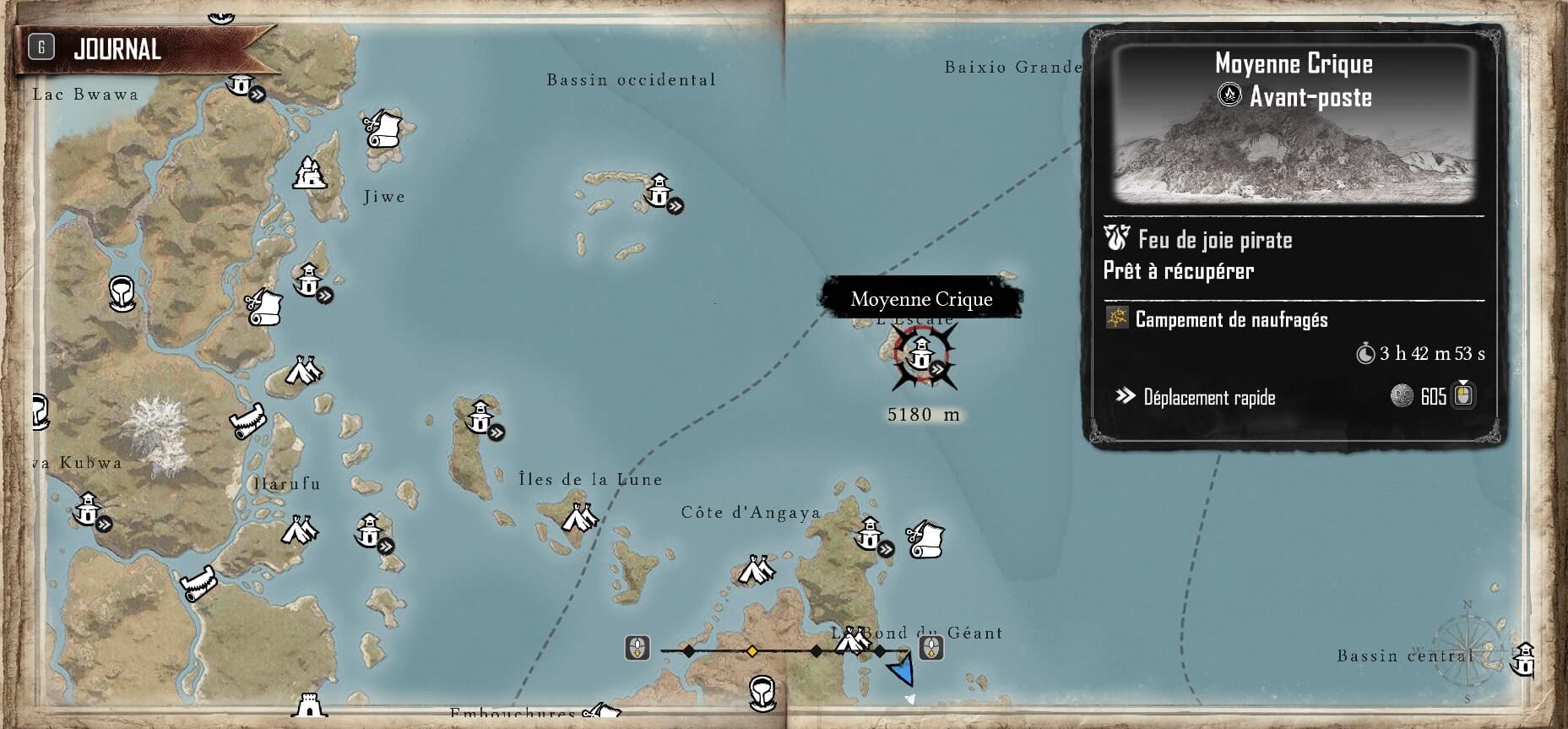Click the blue player ship arrow
The height and width of the screenshot is (729, 1568).
[903, 671]
